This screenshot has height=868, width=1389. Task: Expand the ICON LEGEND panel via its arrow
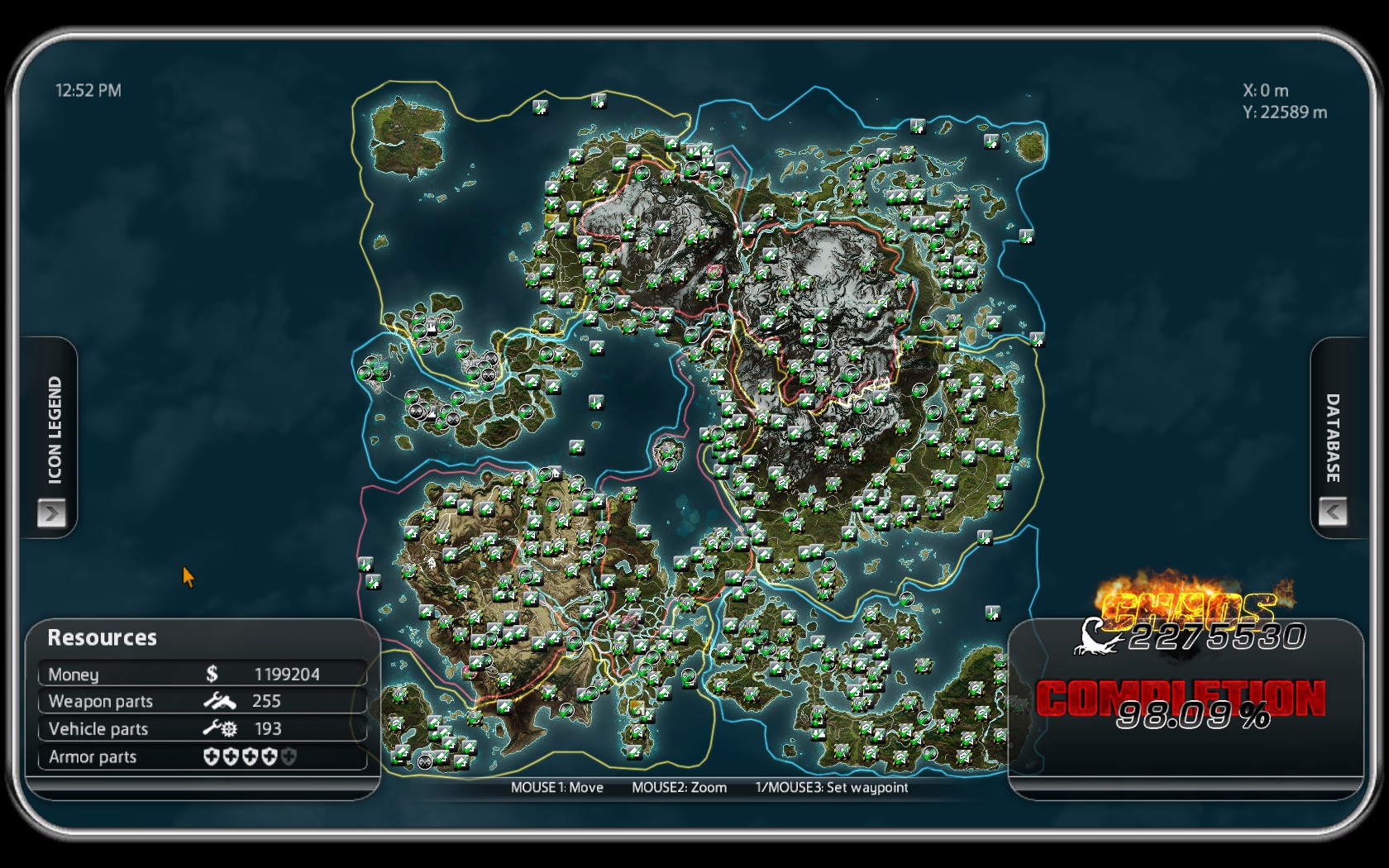click(x=53, y=513)
